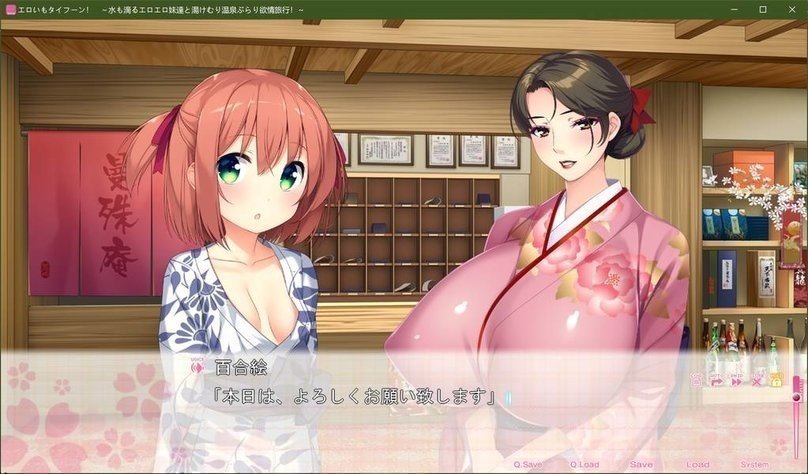Activate the double-arrow skip icon
The height and width of the screenshot is (474, 808).
(x=736, y=381)
